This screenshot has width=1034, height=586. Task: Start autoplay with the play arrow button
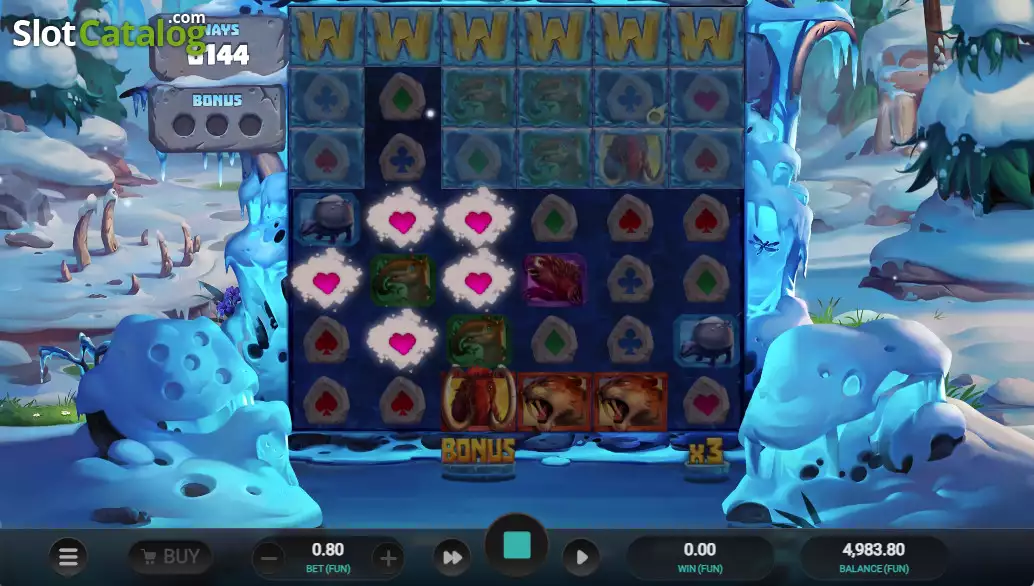coord(581,557)
